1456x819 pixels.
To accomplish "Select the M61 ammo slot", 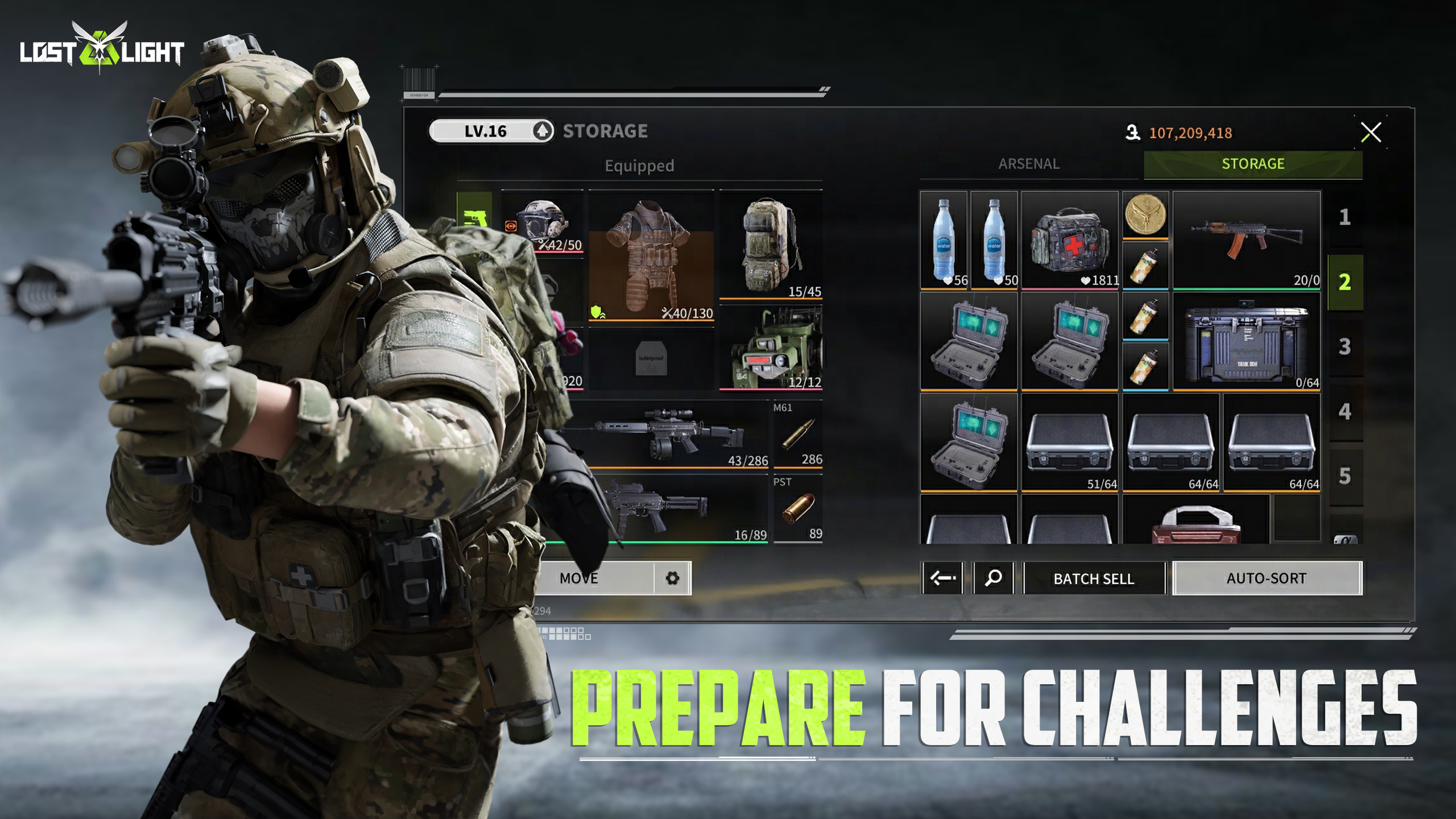I will pos(797,435).
